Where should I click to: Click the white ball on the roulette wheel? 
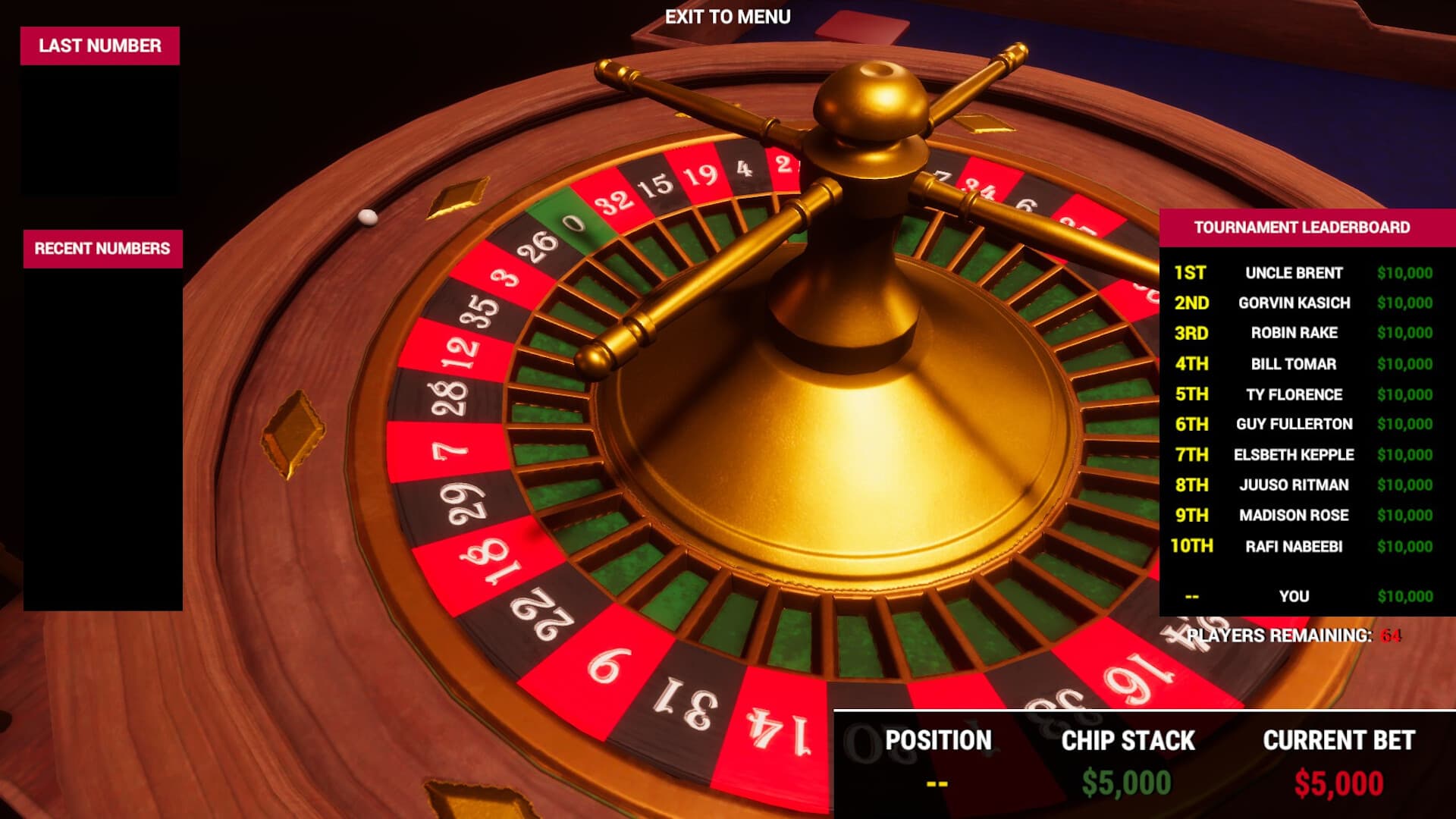tap(368, 217)
